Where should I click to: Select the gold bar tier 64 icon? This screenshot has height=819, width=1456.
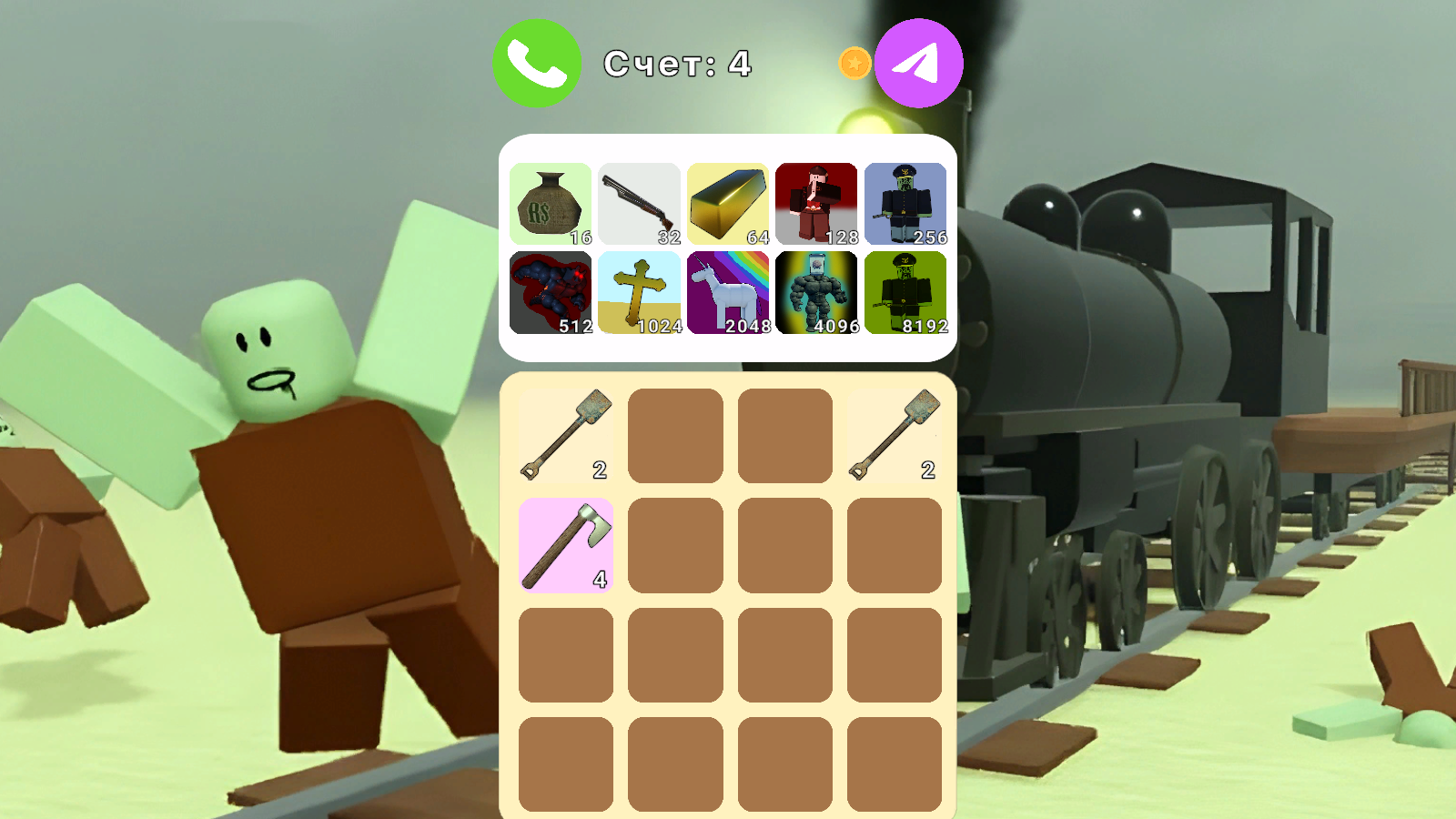728,202
